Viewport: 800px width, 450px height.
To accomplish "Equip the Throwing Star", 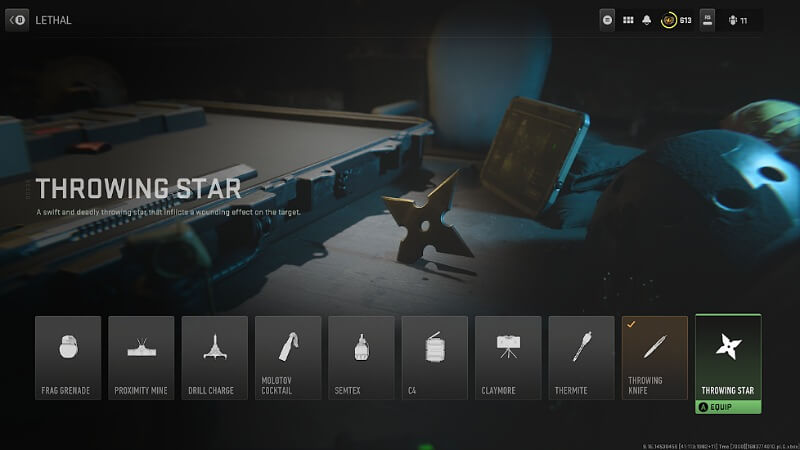I will [728, 407].
